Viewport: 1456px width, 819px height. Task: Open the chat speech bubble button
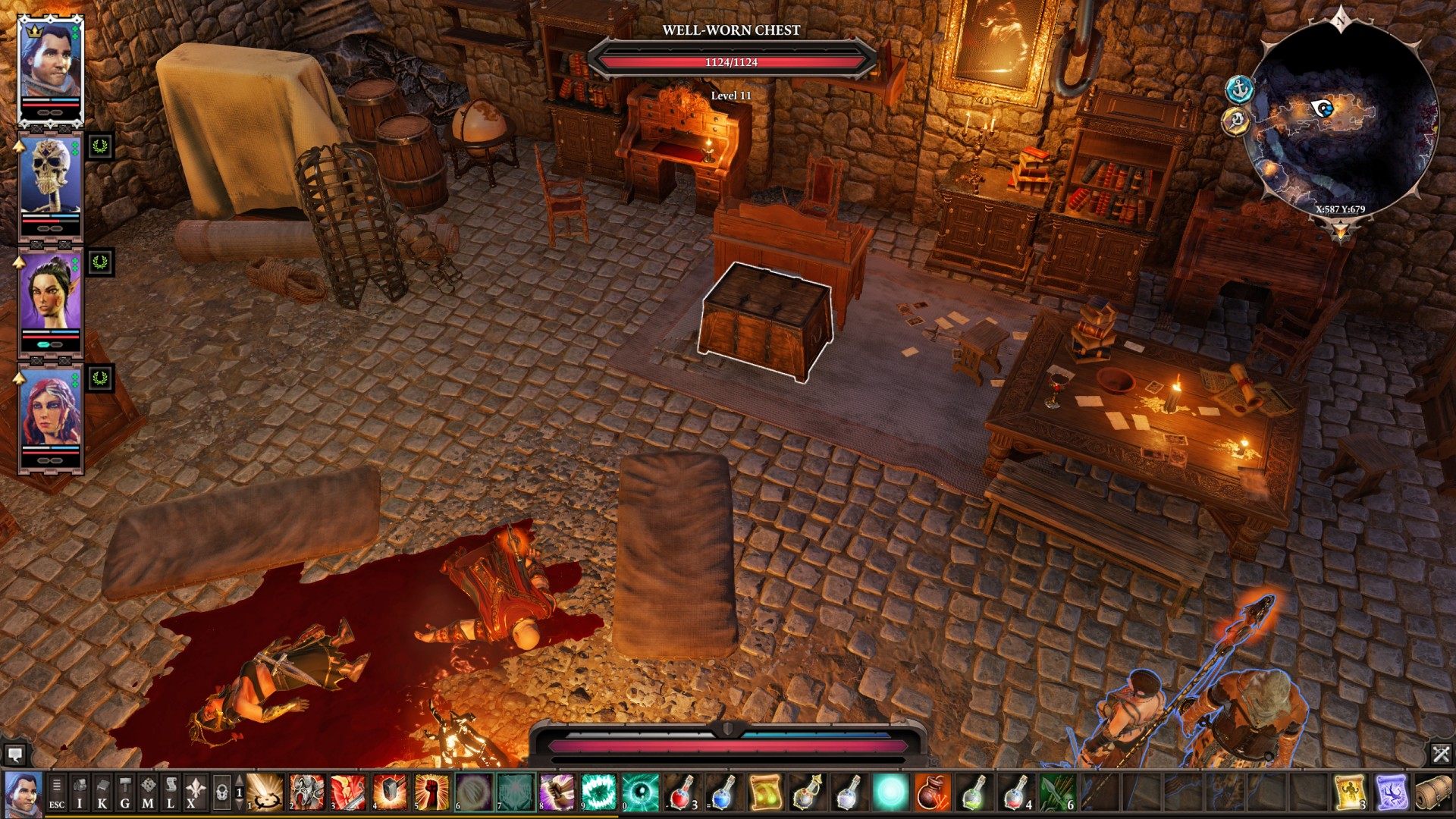(x=14, y=755)
